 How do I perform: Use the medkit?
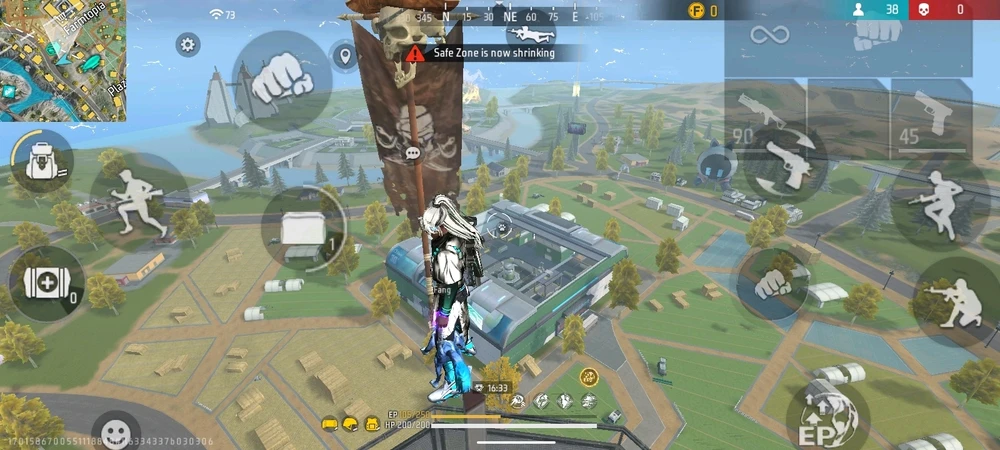45,283
